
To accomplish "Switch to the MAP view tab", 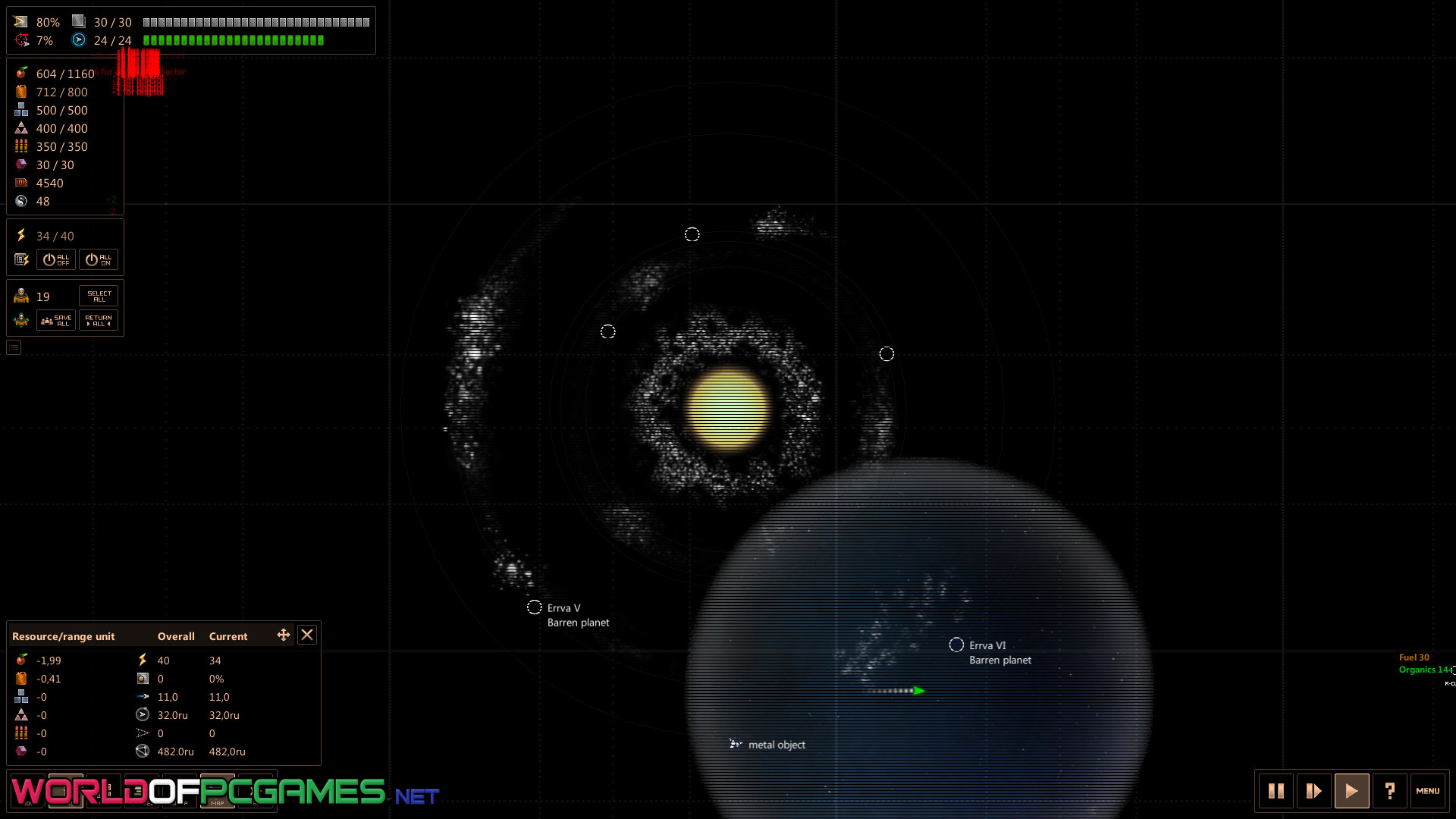I will coord(218,792).
